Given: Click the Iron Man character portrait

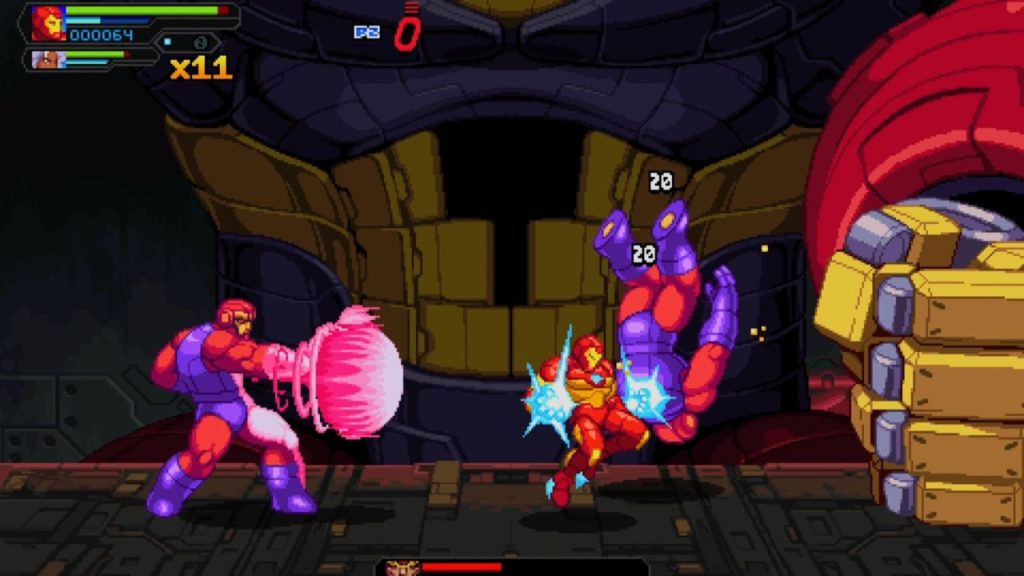Looking at the screenshot, I should click(x=47, y=23).
